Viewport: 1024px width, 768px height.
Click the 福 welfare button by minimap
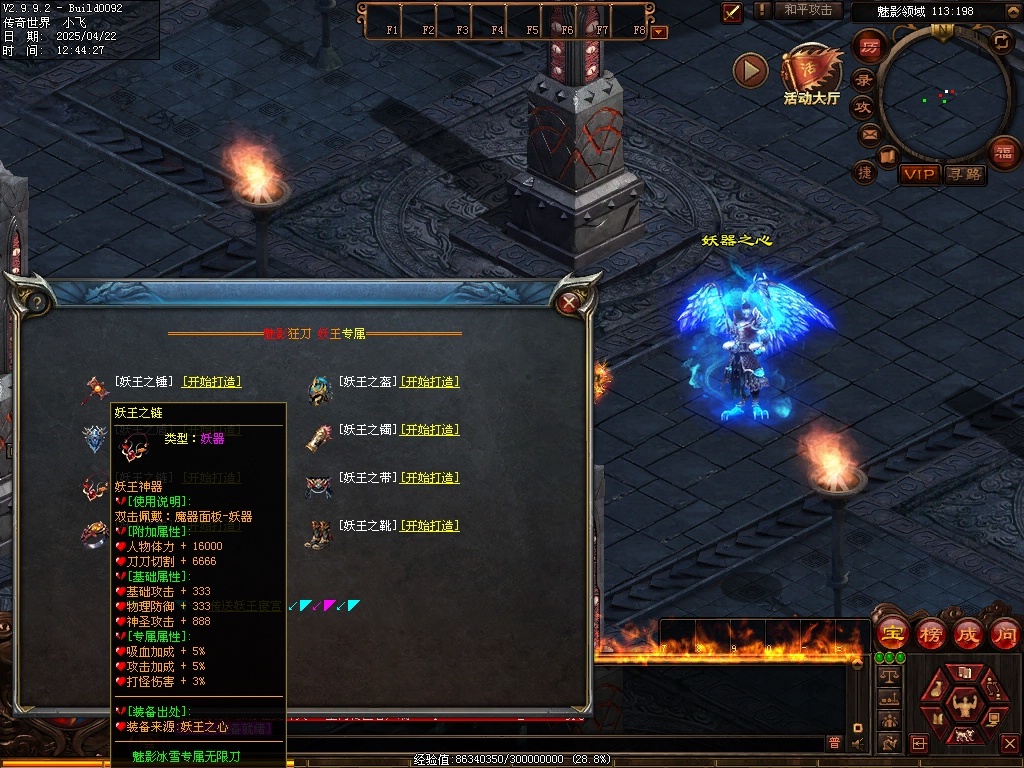[x=1004, y=152]
